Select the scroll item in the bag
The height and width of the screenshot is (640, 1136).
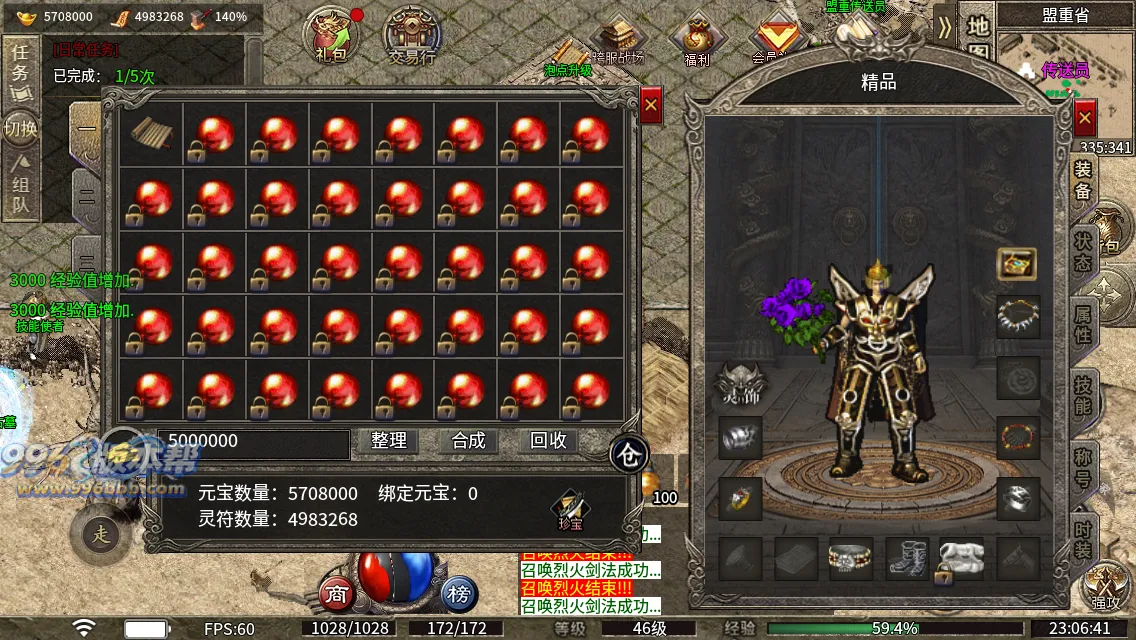152,135
